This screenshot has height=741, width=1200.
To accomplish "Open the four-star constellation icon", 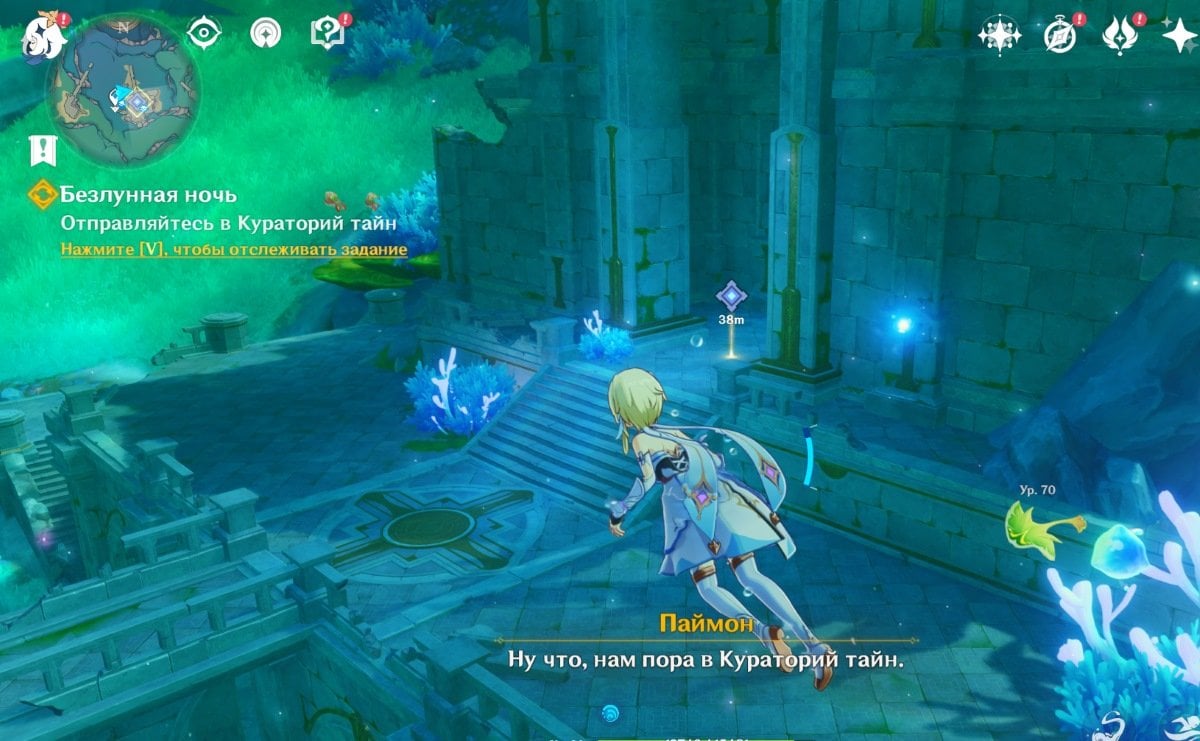I will point(997,36).
